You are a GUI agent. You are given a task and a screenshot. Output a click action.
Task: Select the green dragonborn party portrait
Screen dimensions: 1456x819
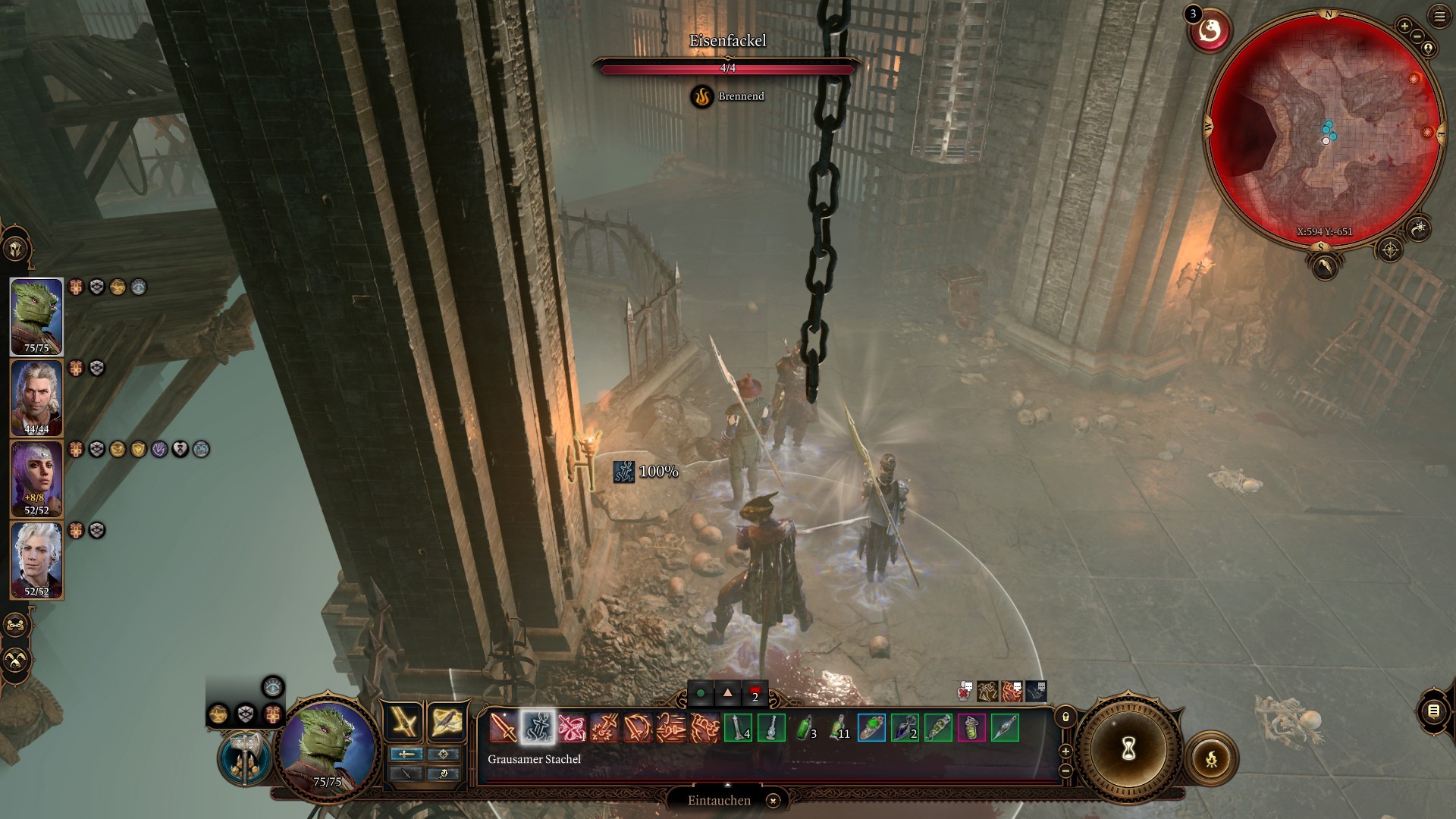(36, 315)
